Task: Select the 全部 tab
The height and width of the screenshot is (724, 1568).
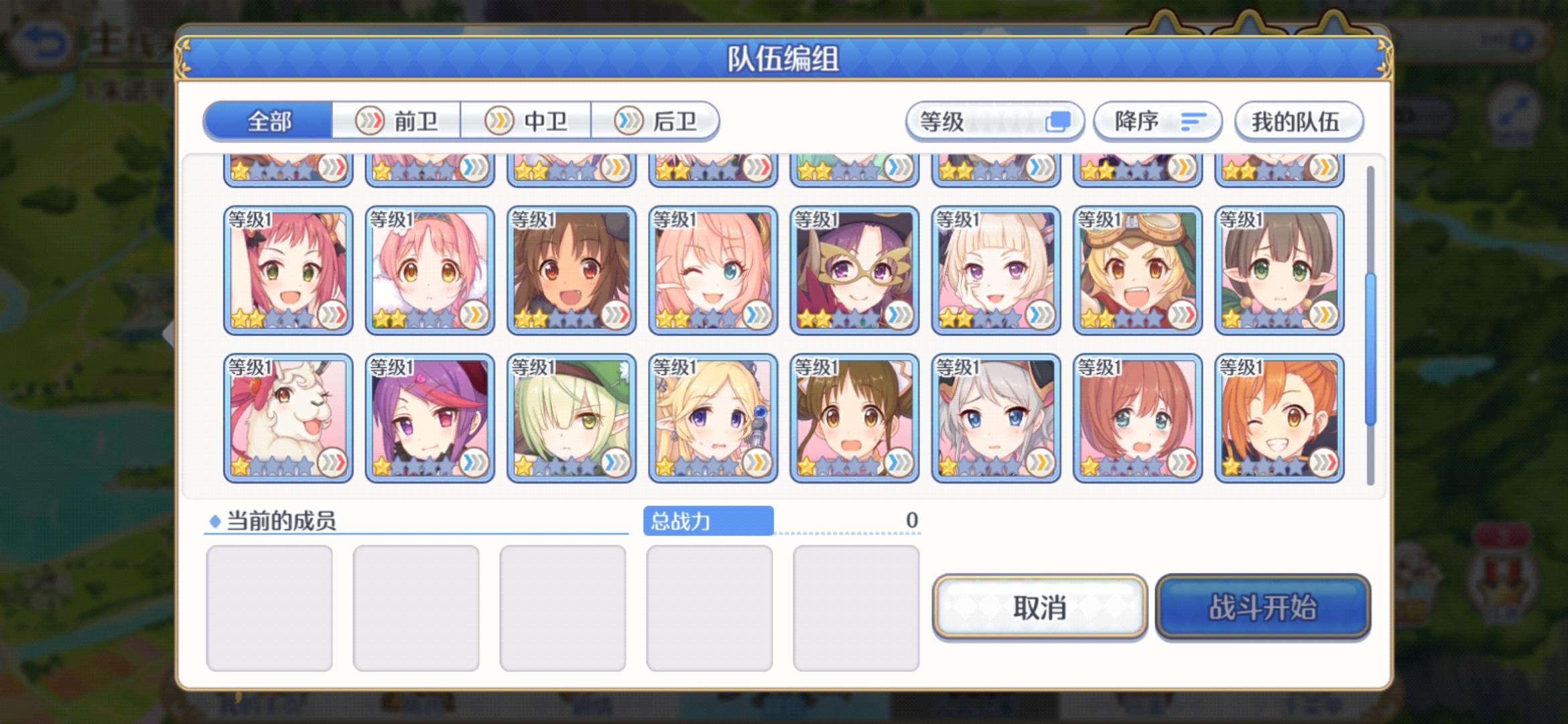Action: (268, 121)
